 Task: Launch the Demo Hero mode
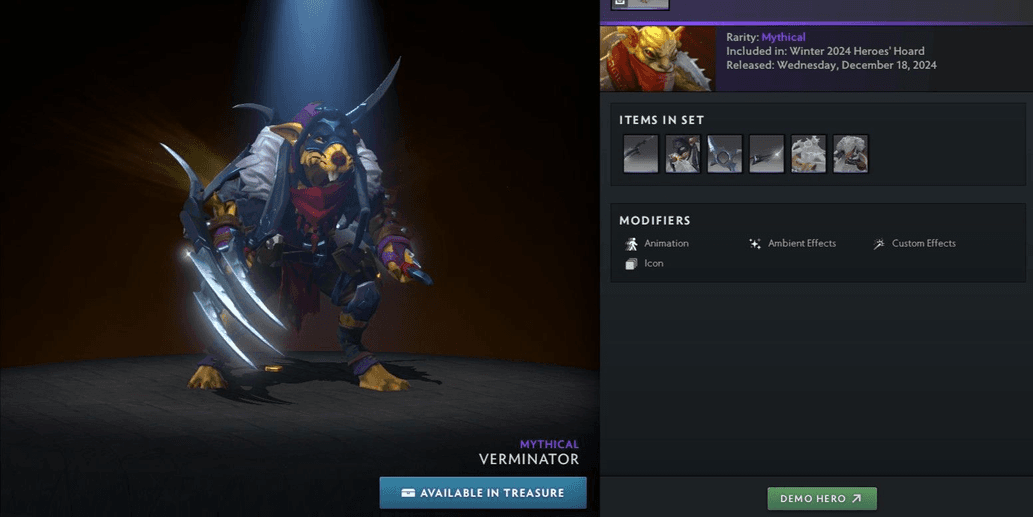click(821, 498)
